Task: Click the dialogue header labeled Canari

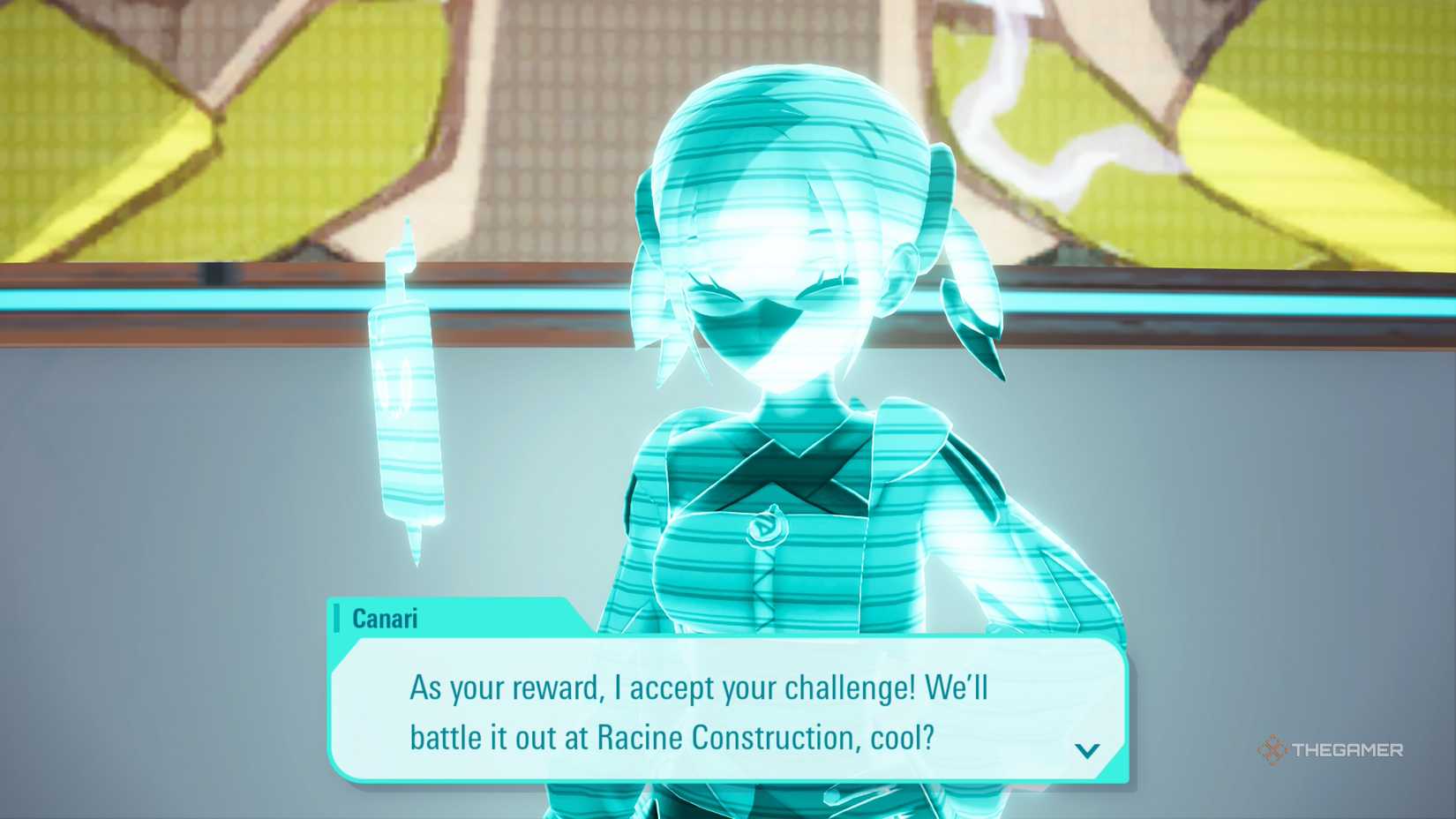Action: tap(383, 619)
